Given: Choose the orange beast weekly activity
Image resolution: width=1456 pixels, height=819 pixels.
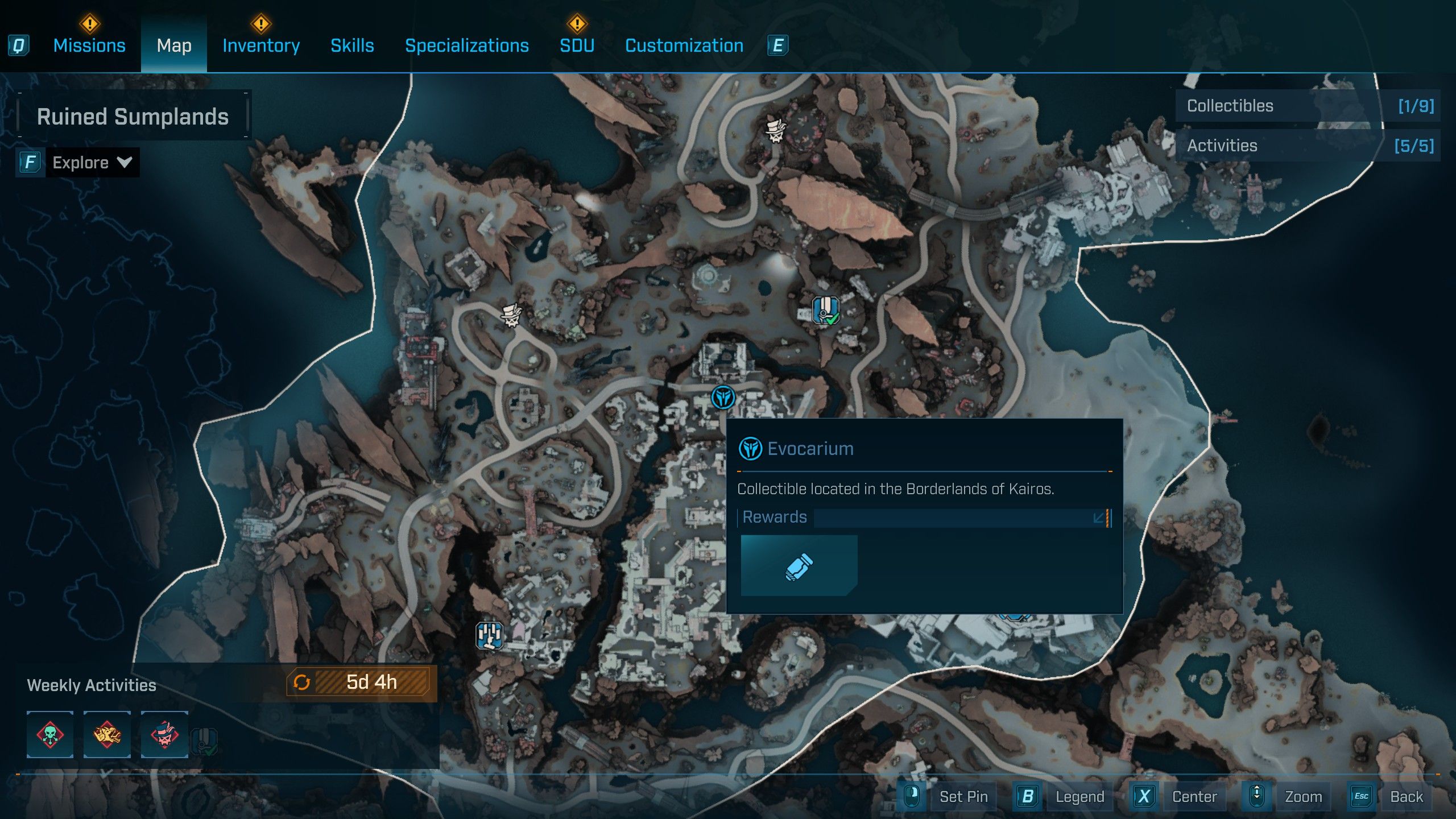Looking at the screenshot, I should click(107, 734).
